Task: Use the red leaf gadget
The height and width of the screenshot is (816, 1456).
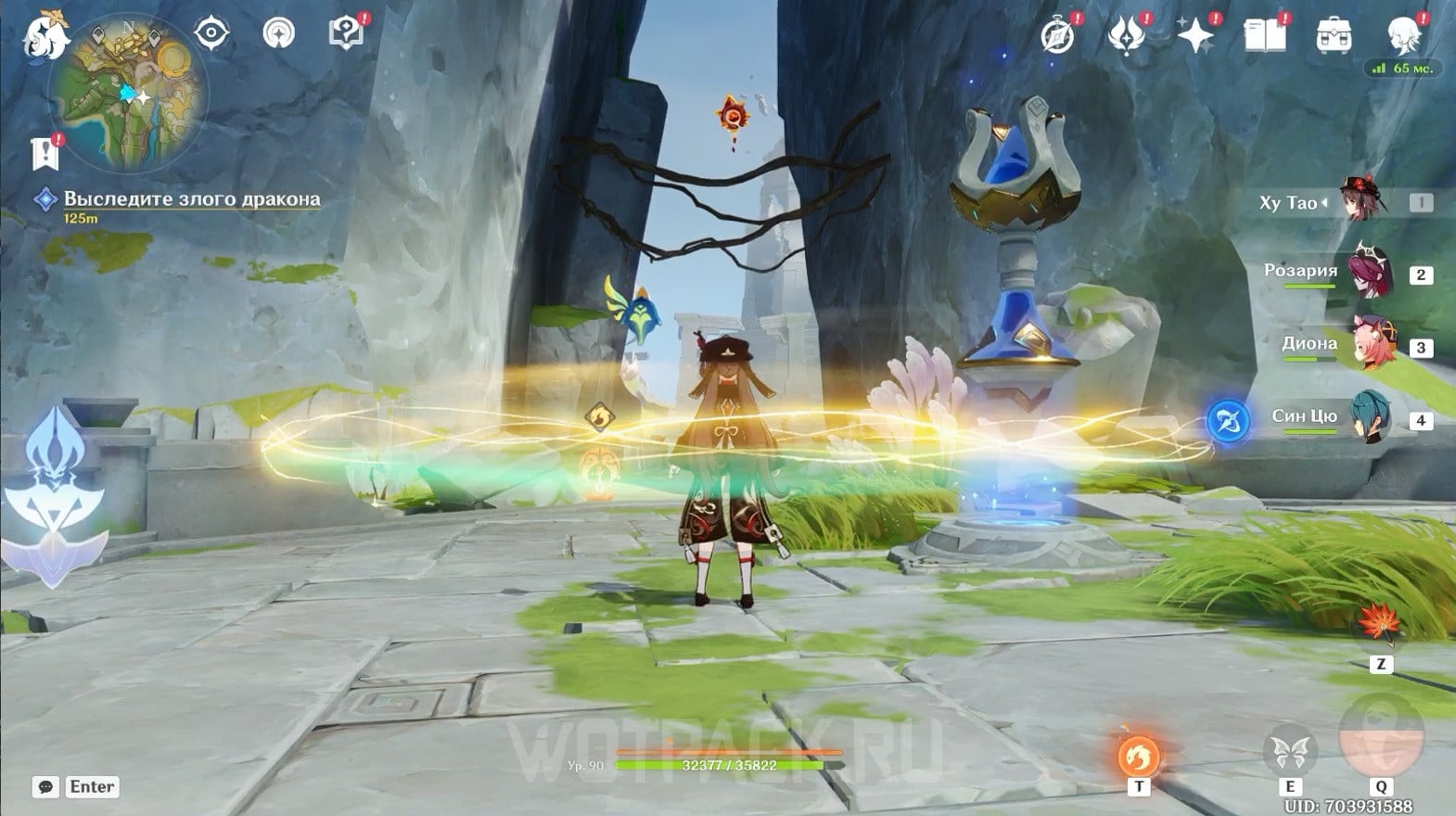Action: tap(1381, 627)
